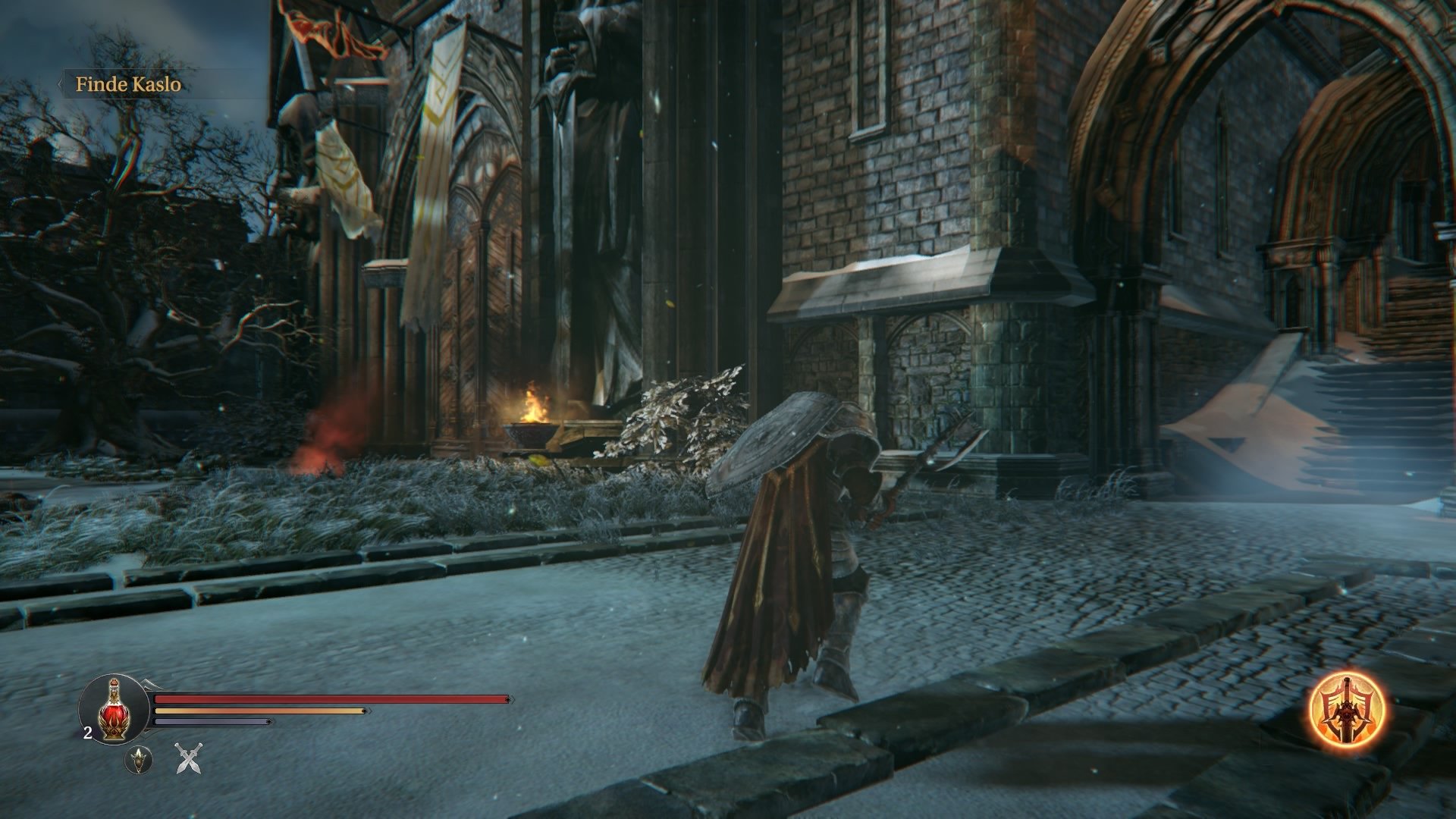Toggle the burning fire bowl near the chapel door

[x=529, y=425]
